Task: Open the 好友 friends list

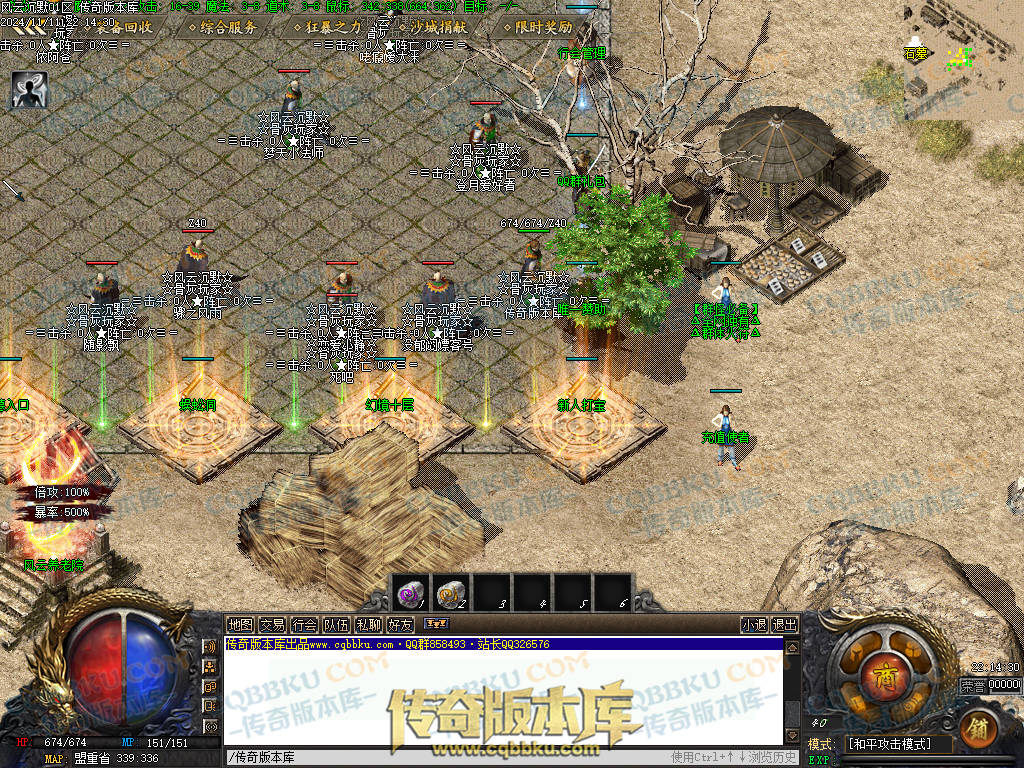Action: click(x=400, y=625)
